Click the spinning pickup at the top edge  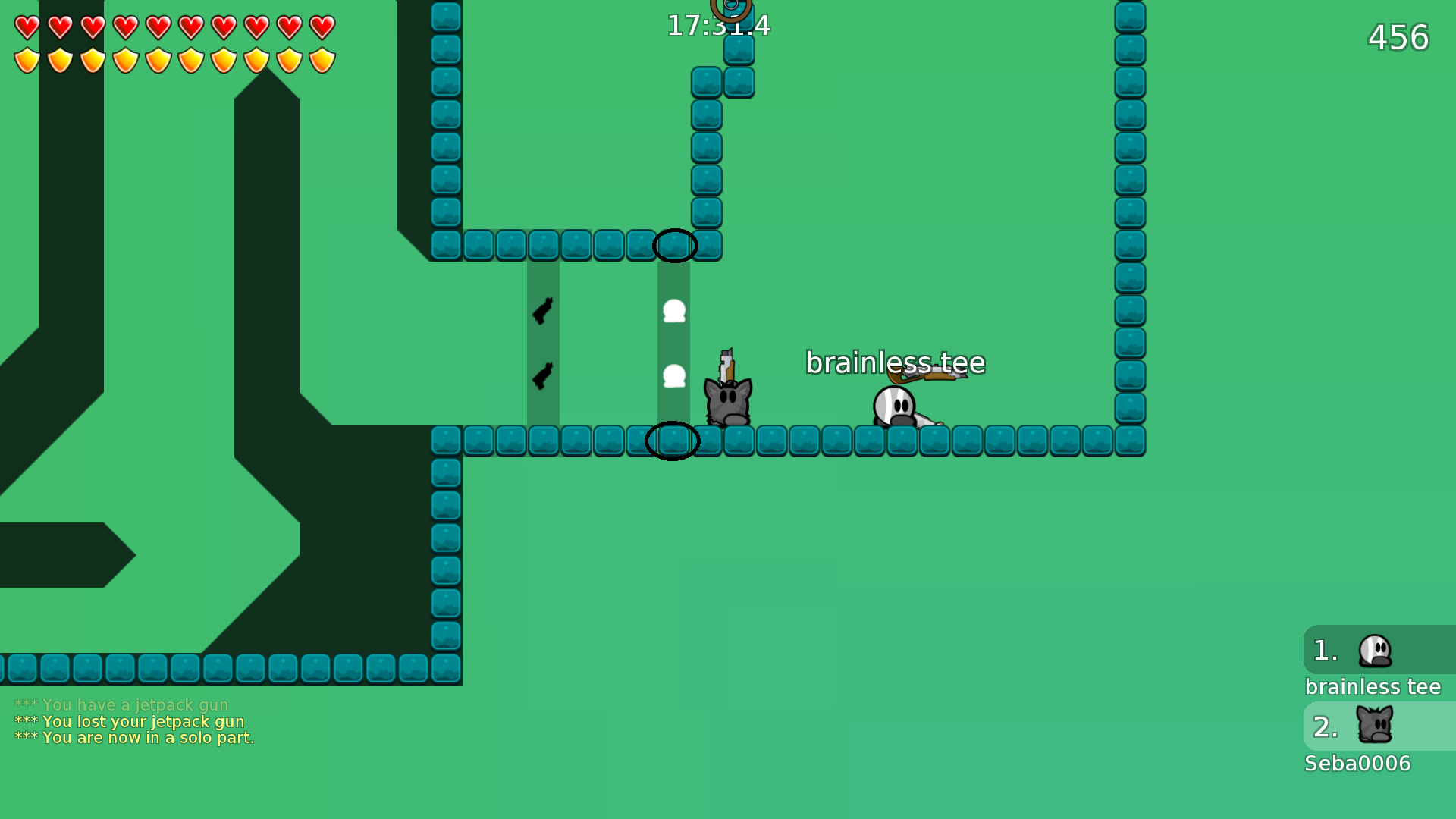coord(732,8)
